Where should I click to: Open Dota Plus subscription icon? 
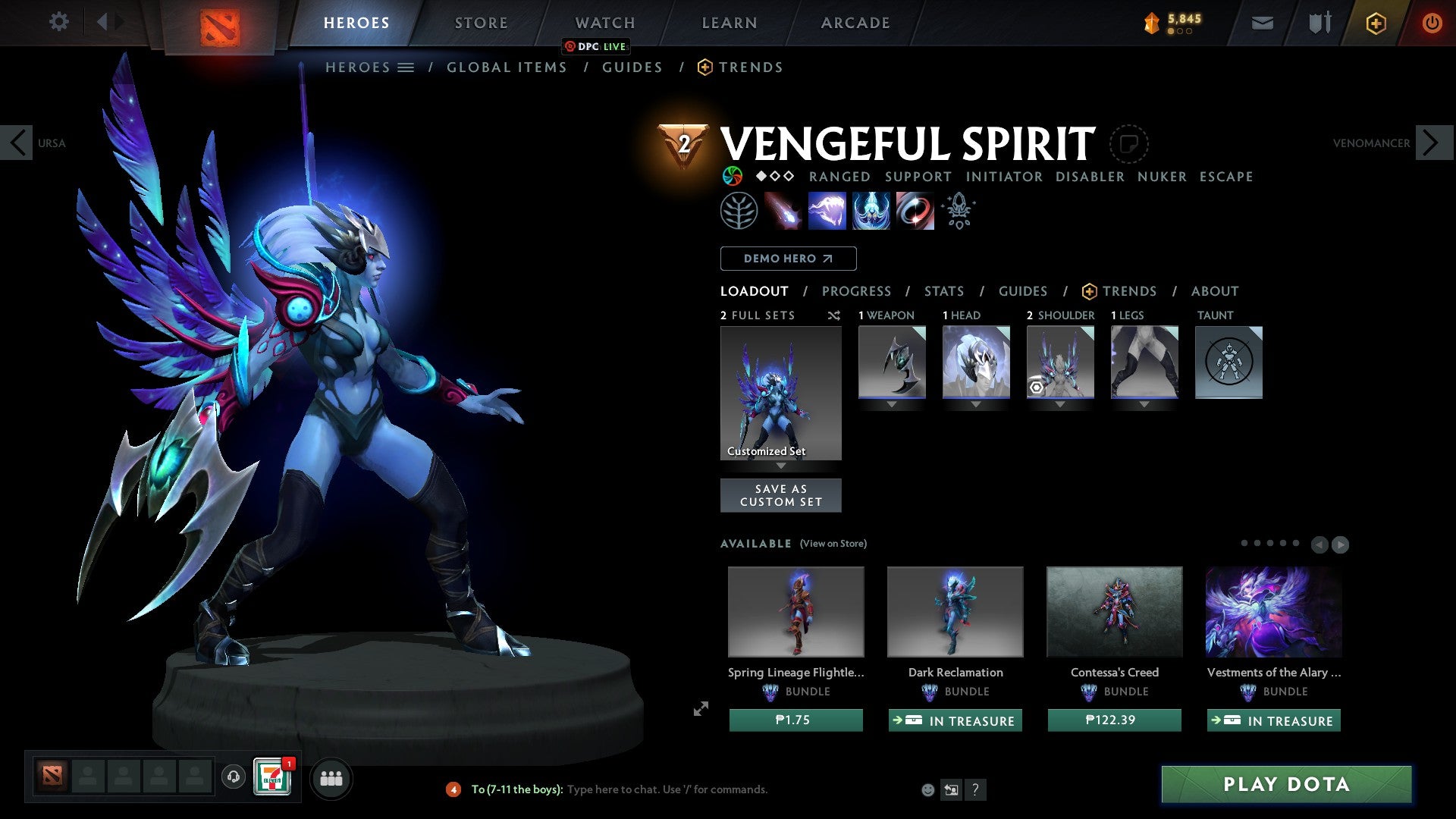[1376, 23]
